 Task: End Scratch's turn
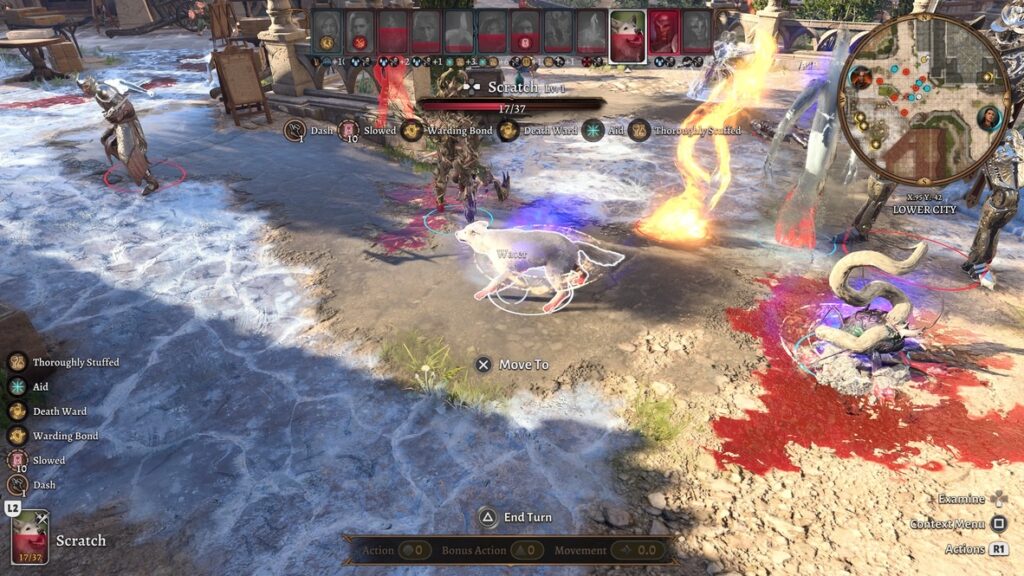click(517, 517)
